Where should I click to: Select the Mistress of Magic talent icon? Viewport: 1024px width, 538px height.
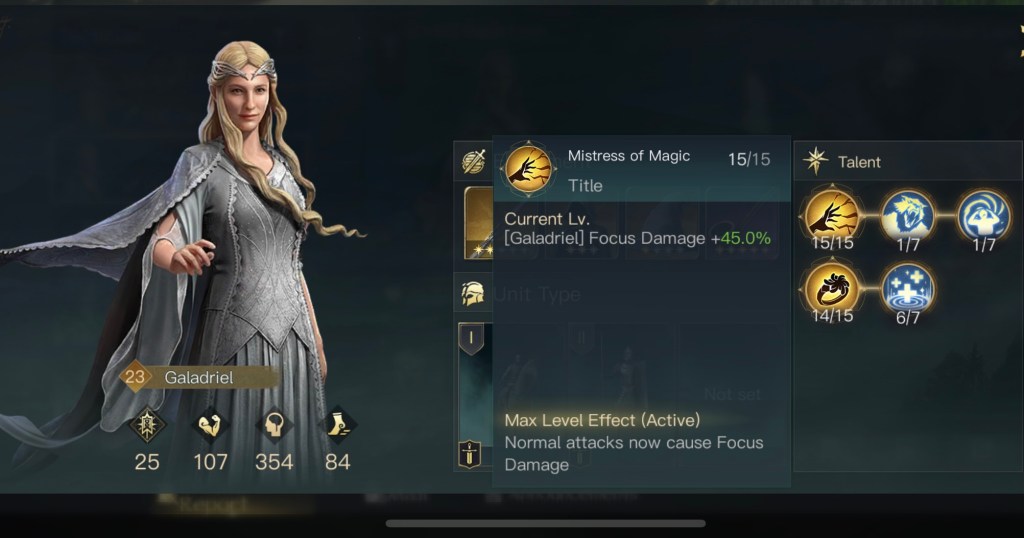[832, 213]
